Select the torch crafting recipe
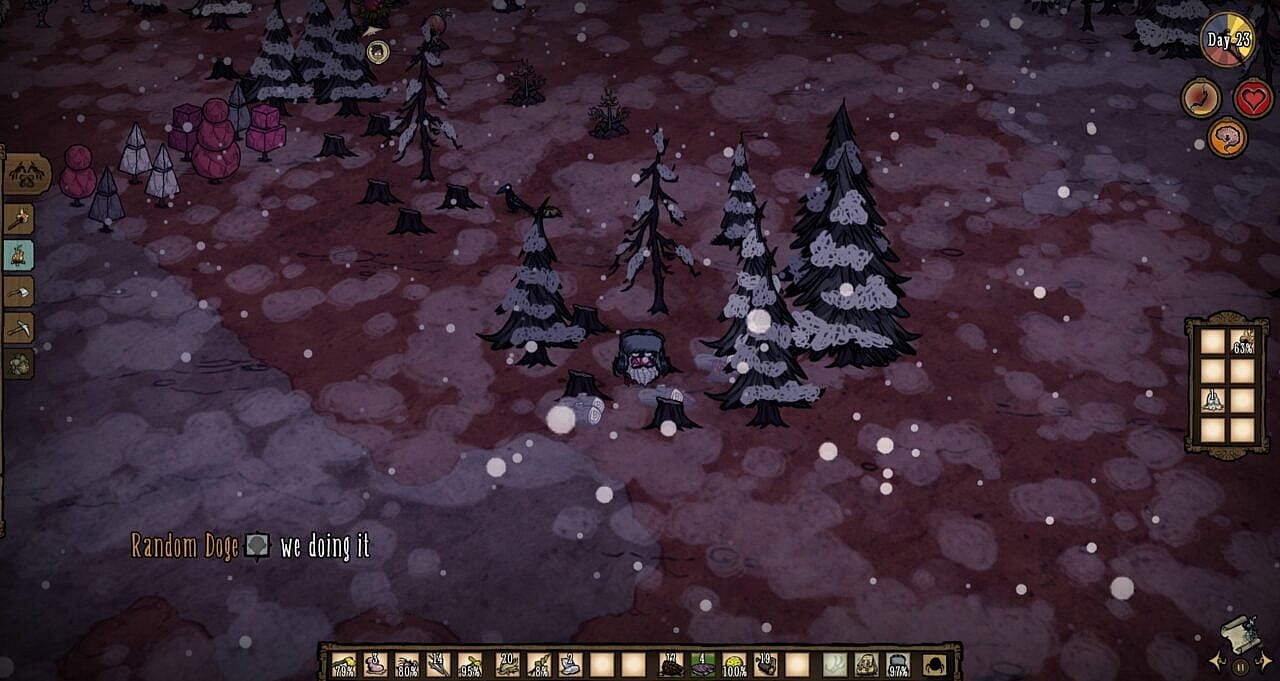Screen dimensions: 1280x681 pyautogui.click(x=19, y=219)
